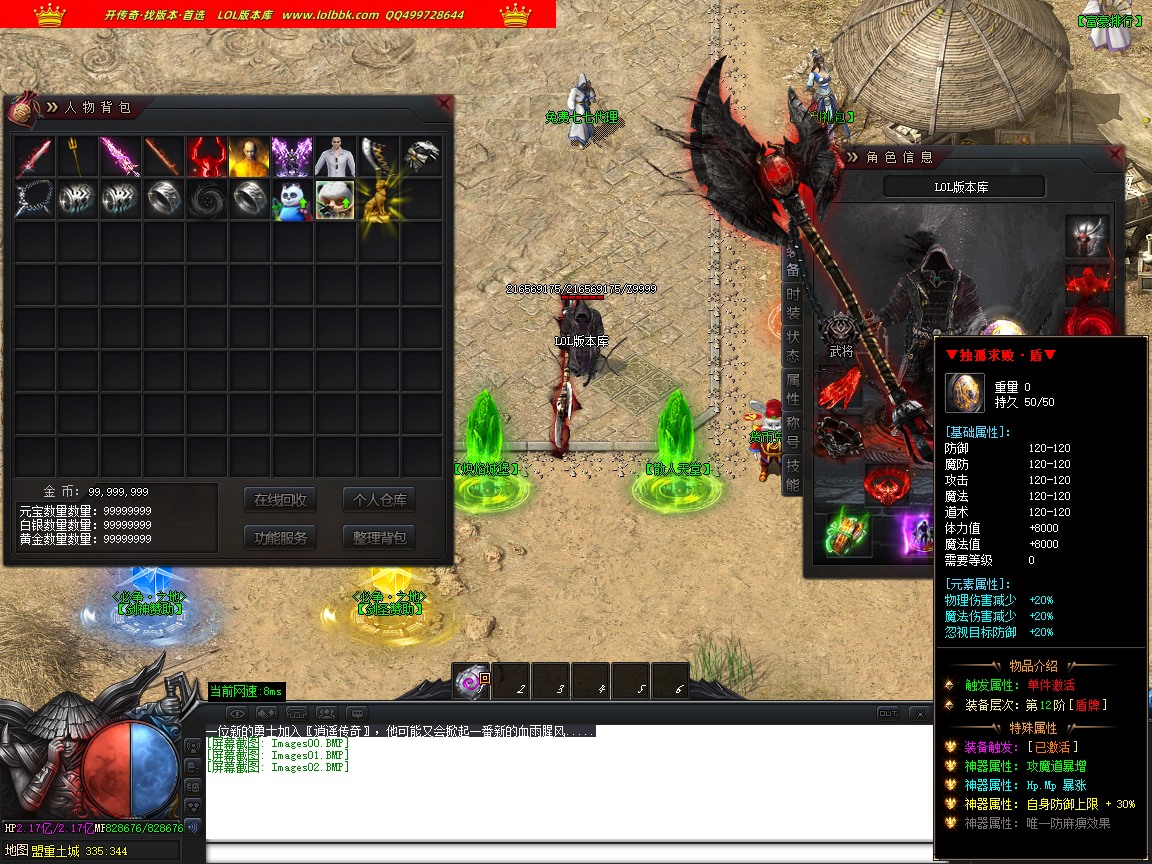Viewport: 1152px width, 864px height.
Task: Click the chat text input field
Action: point(560,853)
